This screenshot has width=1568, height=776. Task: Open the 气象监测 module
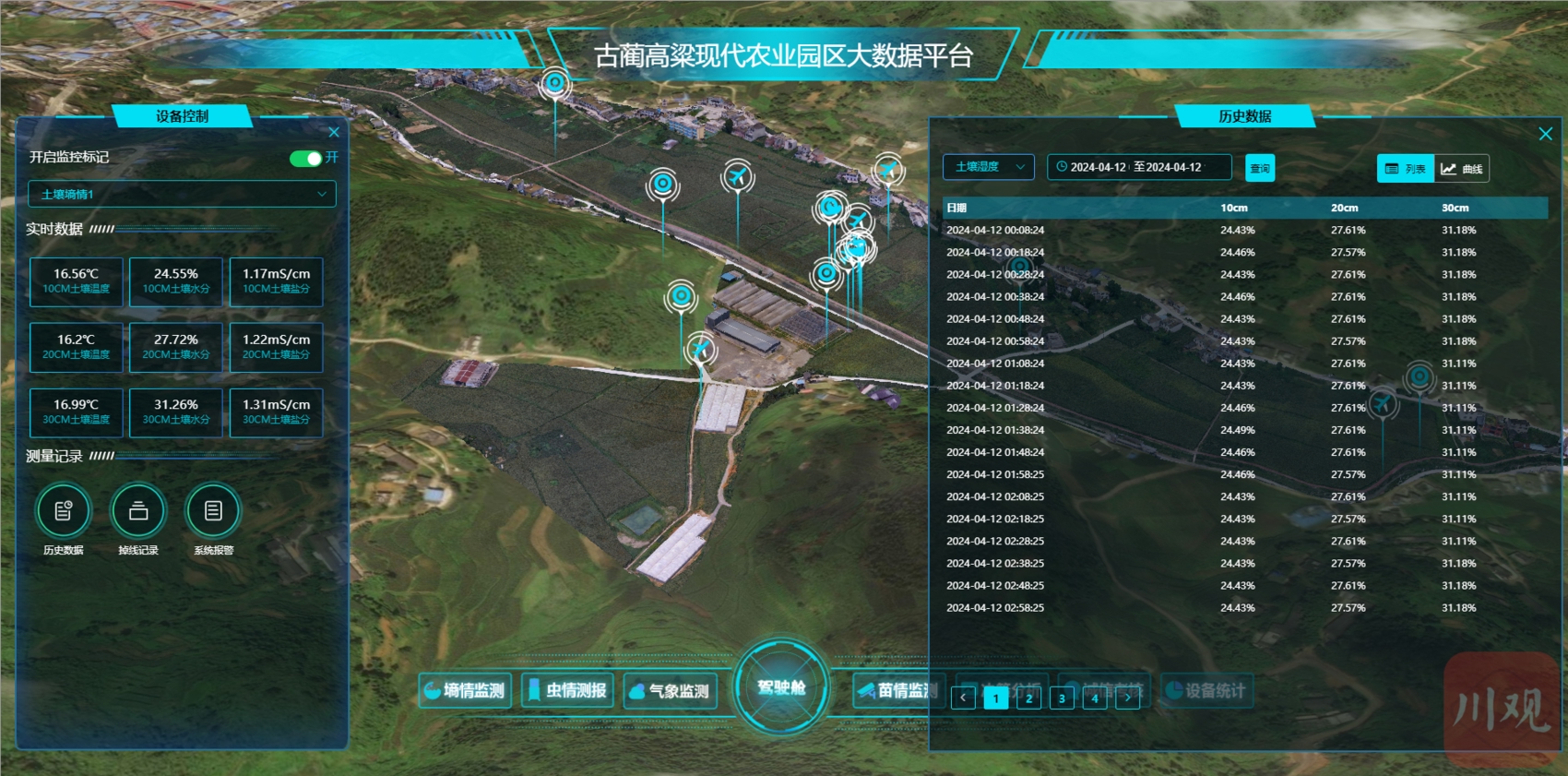click(671, 690)
